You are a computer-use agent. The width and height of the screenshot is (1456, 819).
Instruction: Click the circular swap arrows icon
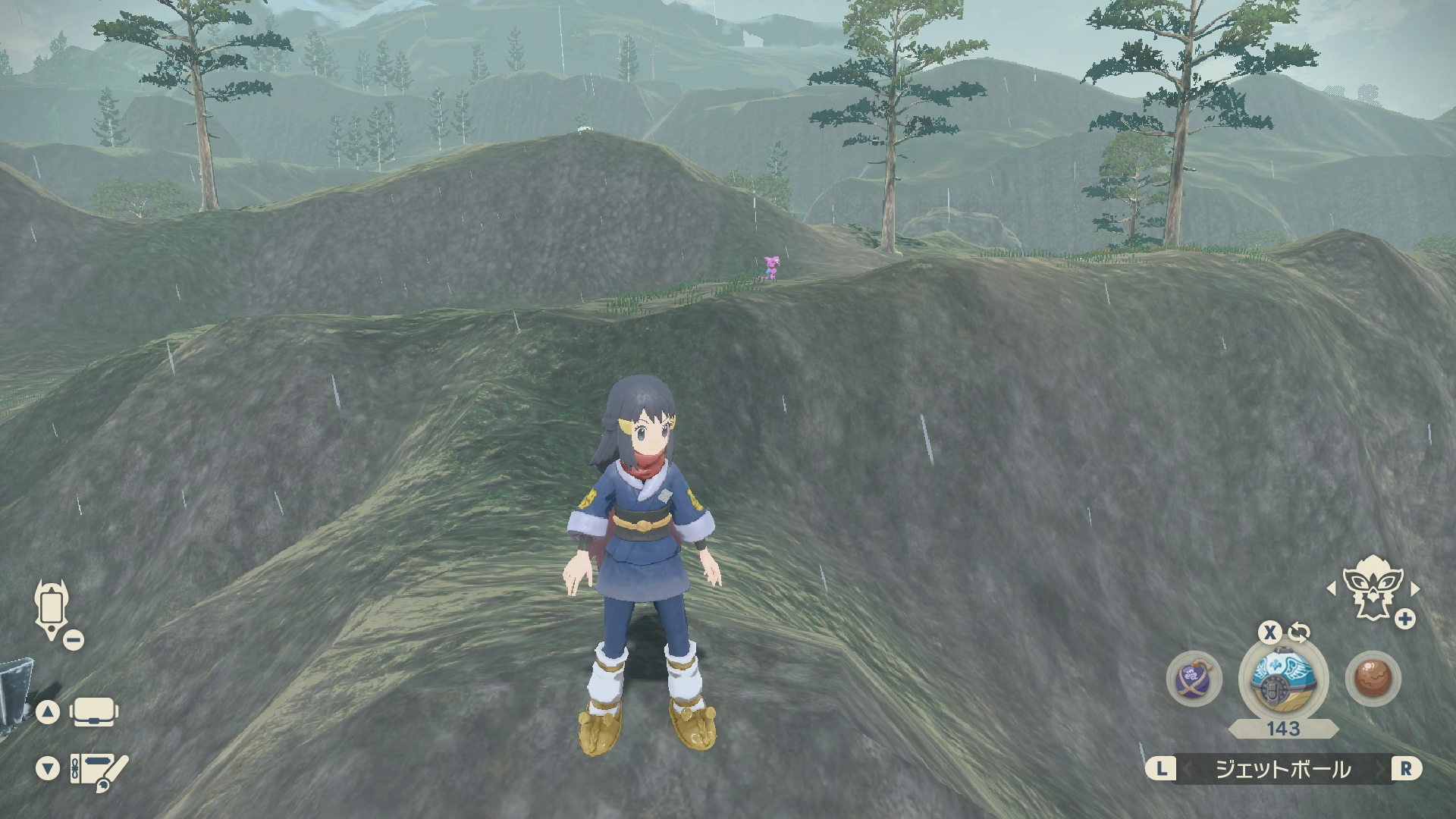coord(1299,632)
